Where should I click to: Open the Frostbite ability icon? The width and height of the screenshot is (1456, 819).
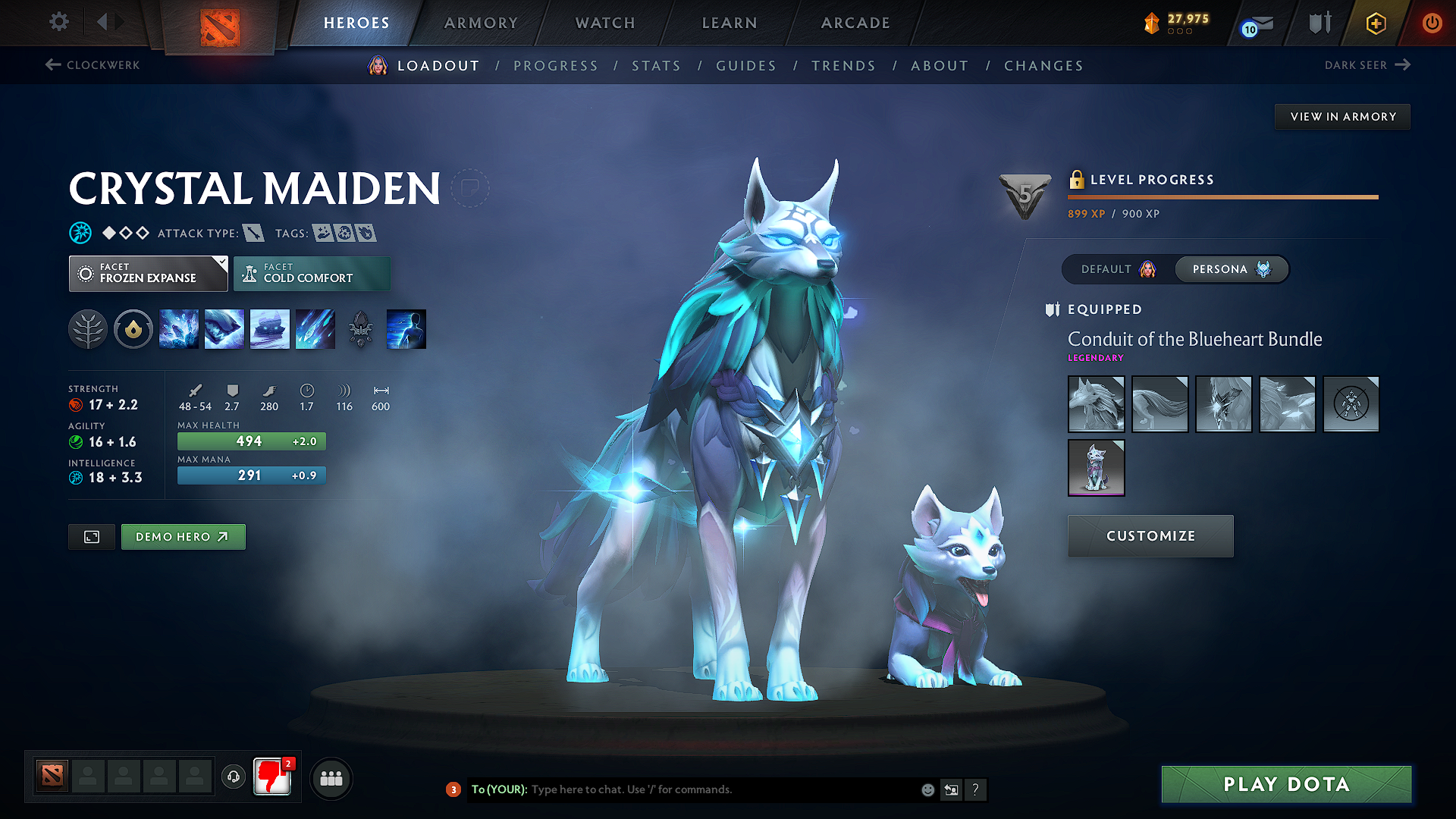(x=224, y=328)
